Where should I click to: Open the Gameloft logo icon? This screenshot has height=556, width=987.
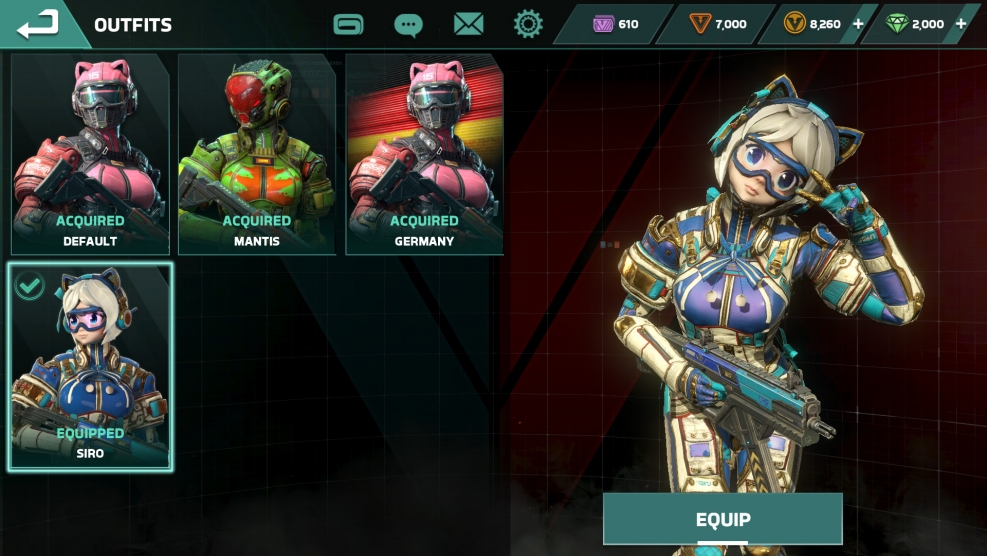coord(348,24)
